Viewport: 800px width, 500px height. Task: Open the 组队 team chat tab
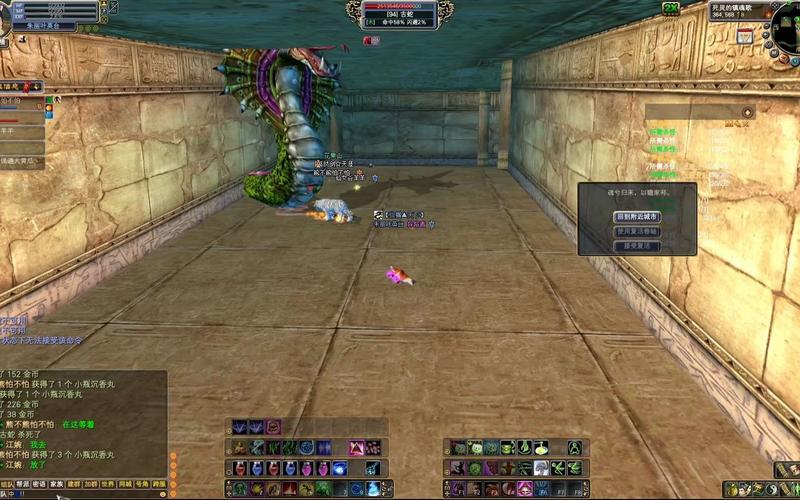click(x=6, y=483)
